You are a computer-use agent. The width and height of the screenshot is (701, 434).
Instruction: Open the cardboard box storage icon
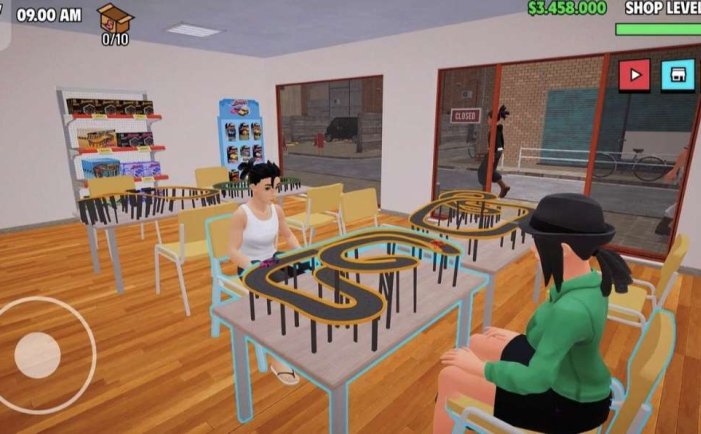tap(115, 18)
